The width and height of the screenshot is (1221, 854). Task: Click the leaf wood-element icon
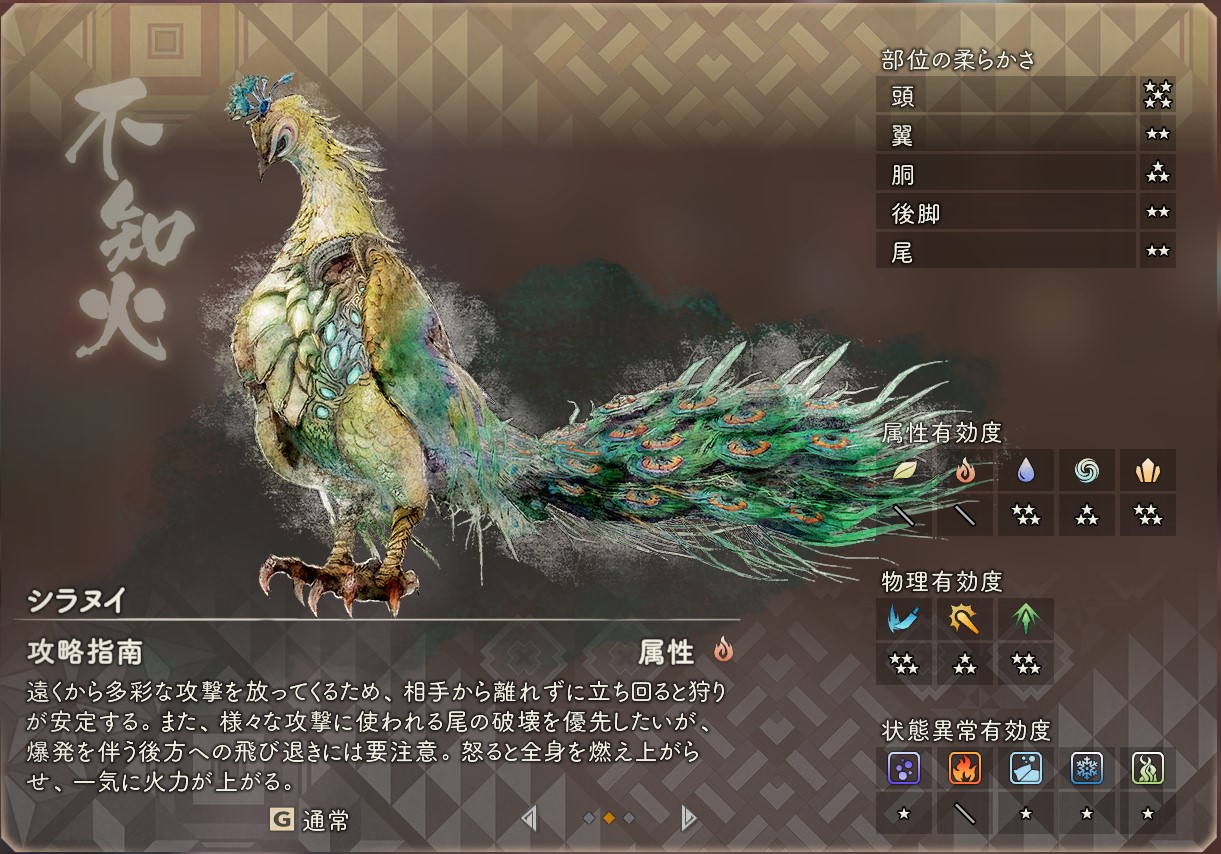point(904,470)
